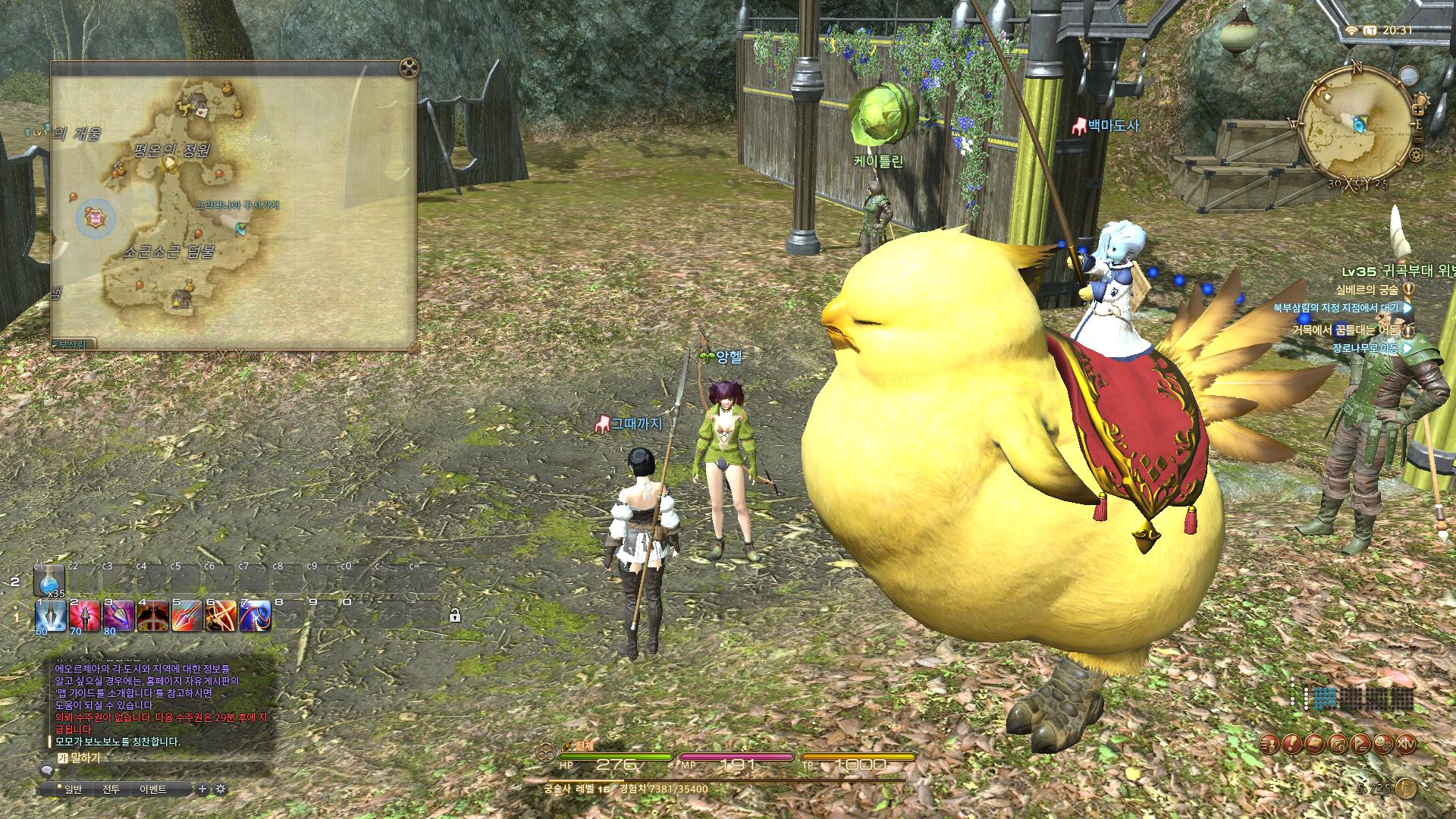
Task: Activate the purple arrowhead skill in slot 3
Action: click(x=119, y=617)
